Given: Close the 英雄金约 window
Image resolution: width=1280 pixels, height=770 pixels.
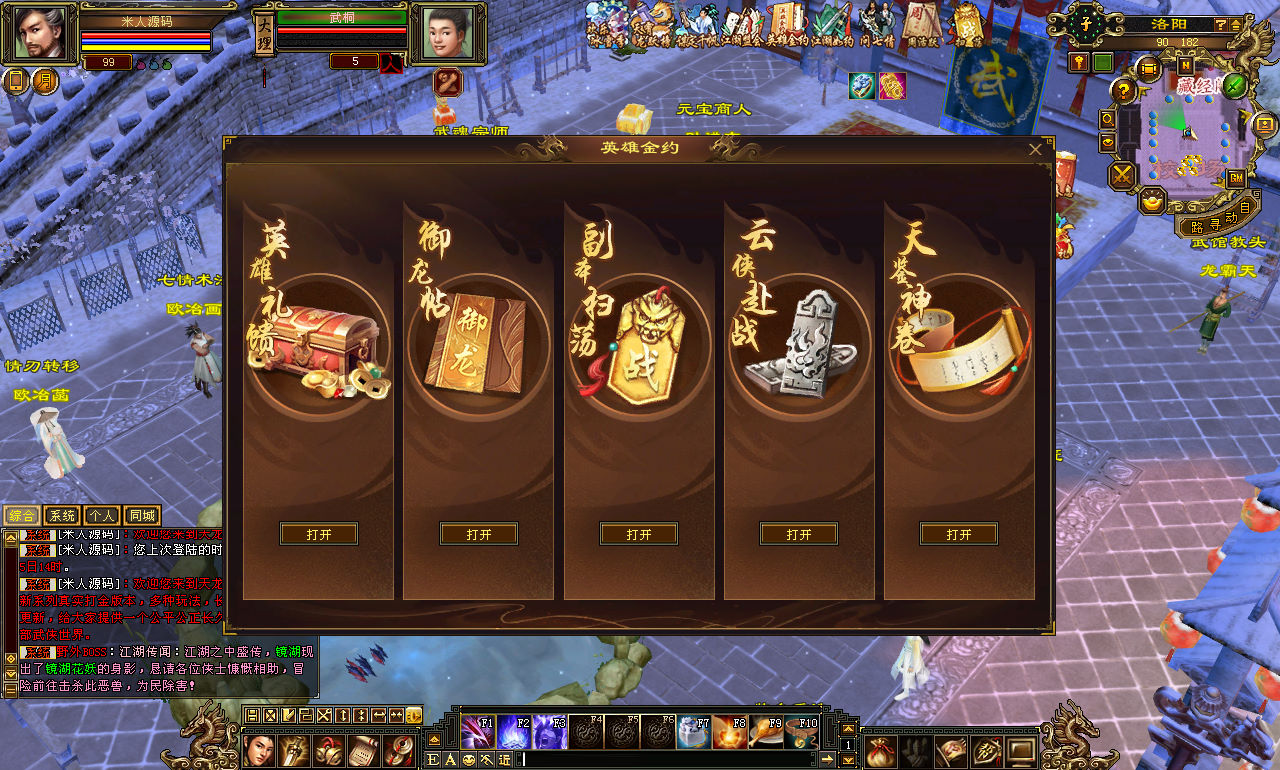Looking at the screenshot, I should [1035, 149].
